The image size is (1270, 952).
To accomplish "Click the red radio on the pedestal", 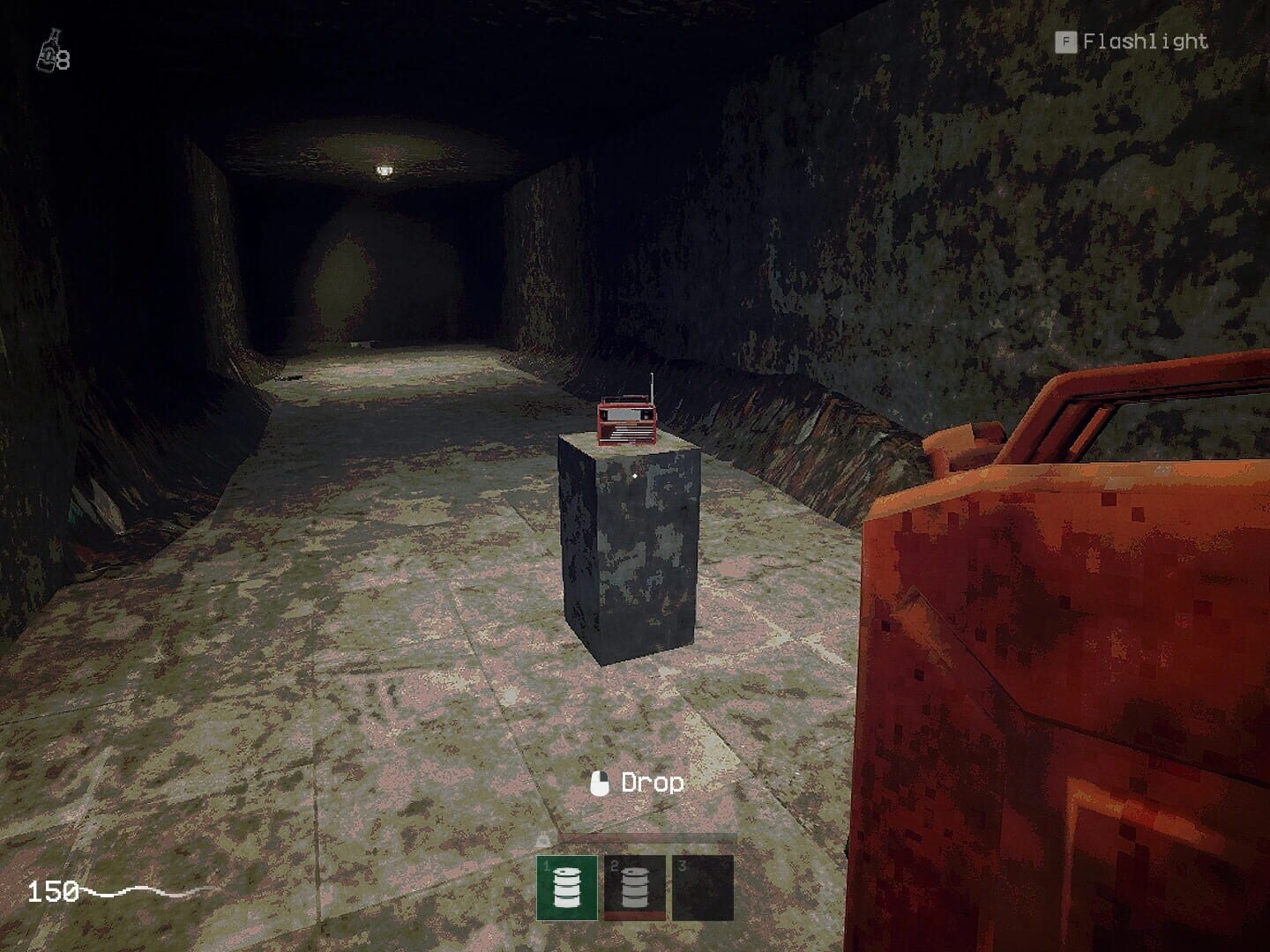I will click(x=626, y=421).
